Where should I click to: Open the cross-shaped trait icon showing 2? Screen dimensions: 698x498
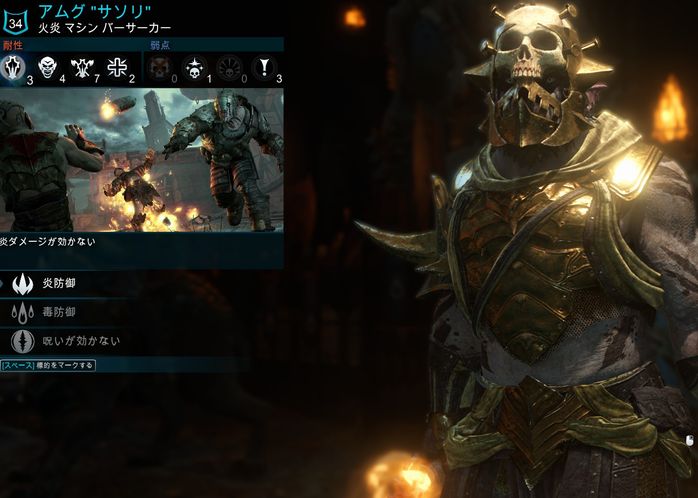tap(115, 68)
